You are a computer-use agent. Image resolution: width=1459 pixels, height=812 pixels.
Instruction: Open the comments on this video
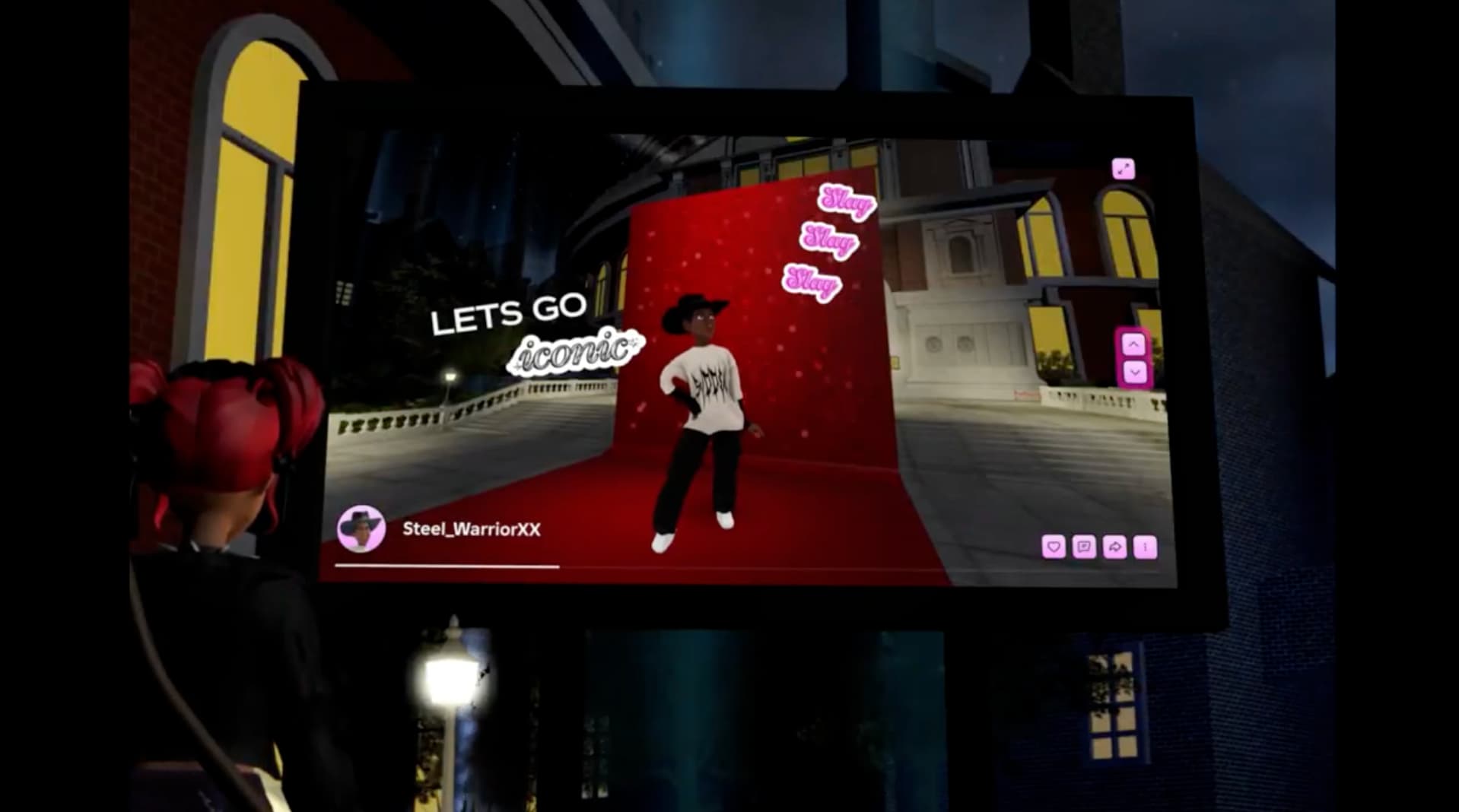point(1084,547)
